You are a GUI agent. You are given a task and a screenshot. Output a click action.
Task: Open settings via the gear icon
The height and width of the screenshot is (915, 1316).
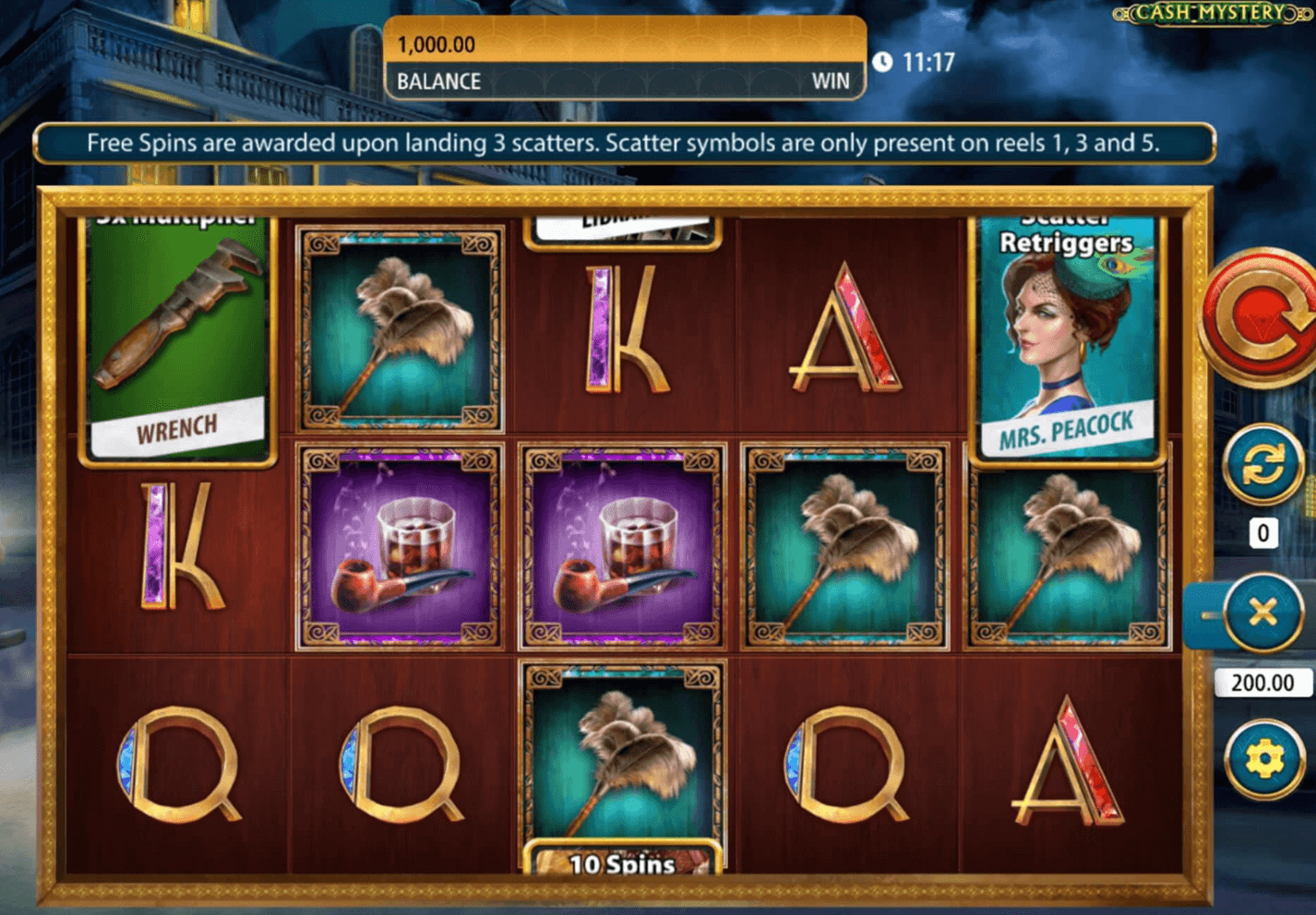click(1263, 759)
